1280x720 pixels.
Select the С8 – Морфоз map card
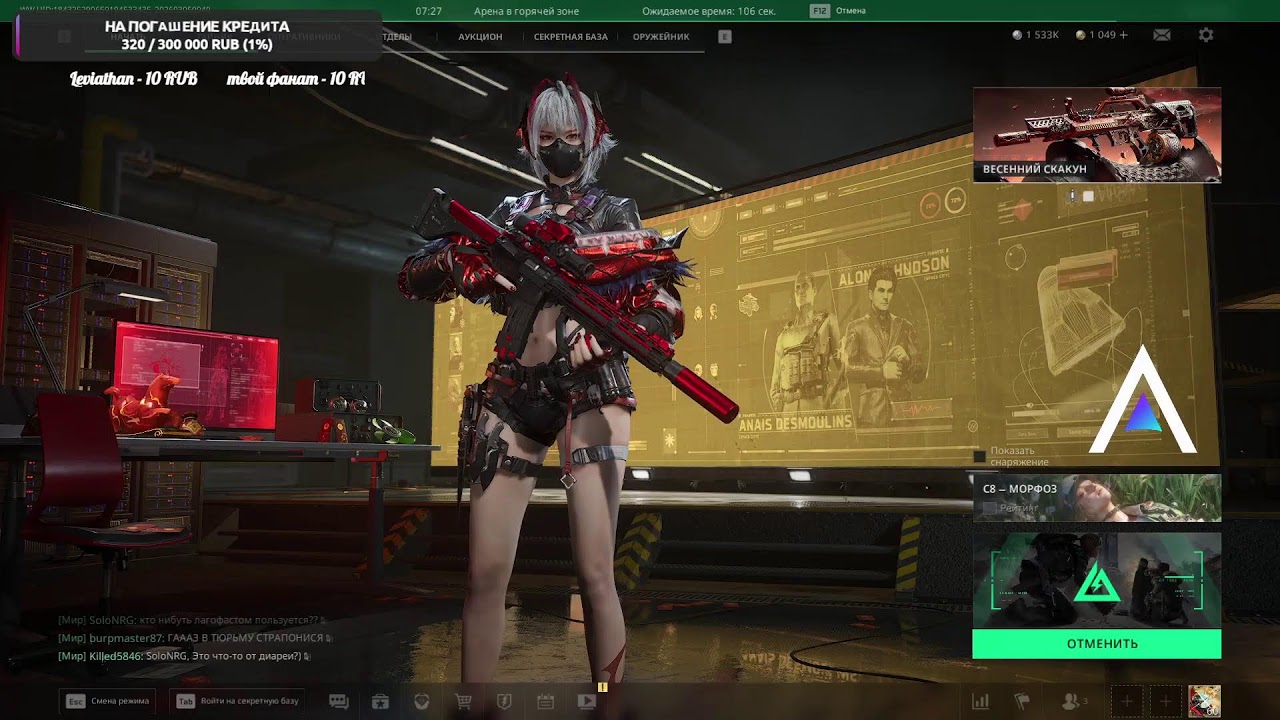click(1096, 497)
